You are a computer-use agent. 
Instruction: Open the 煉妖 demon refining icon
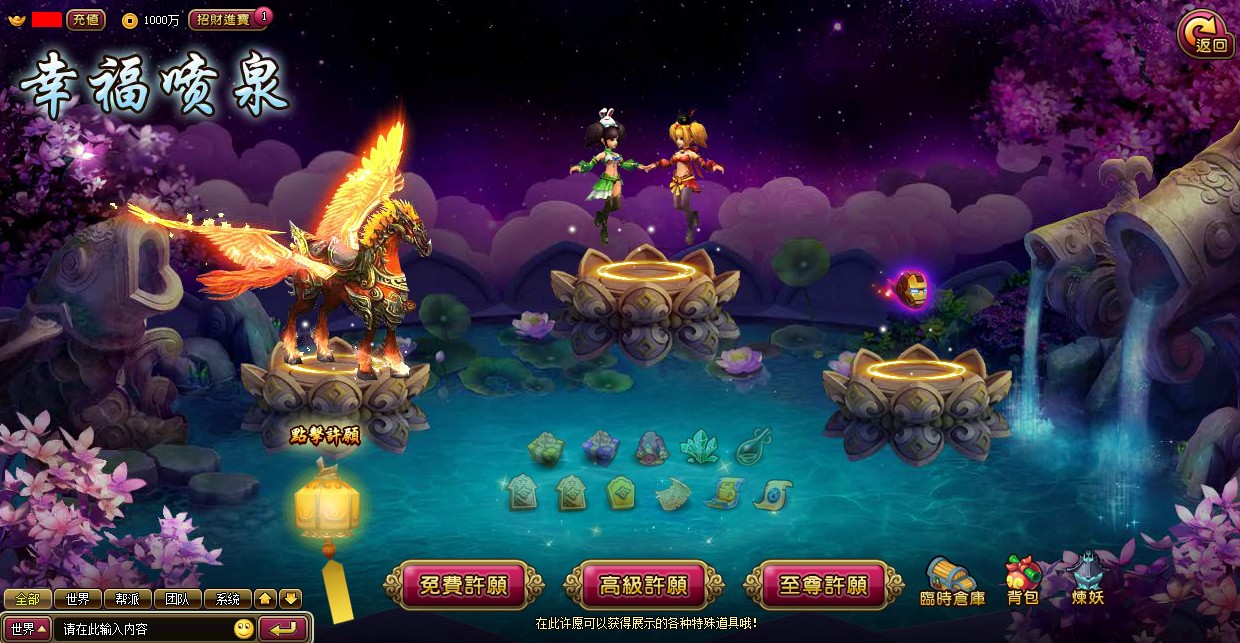tap(1087, 581)
